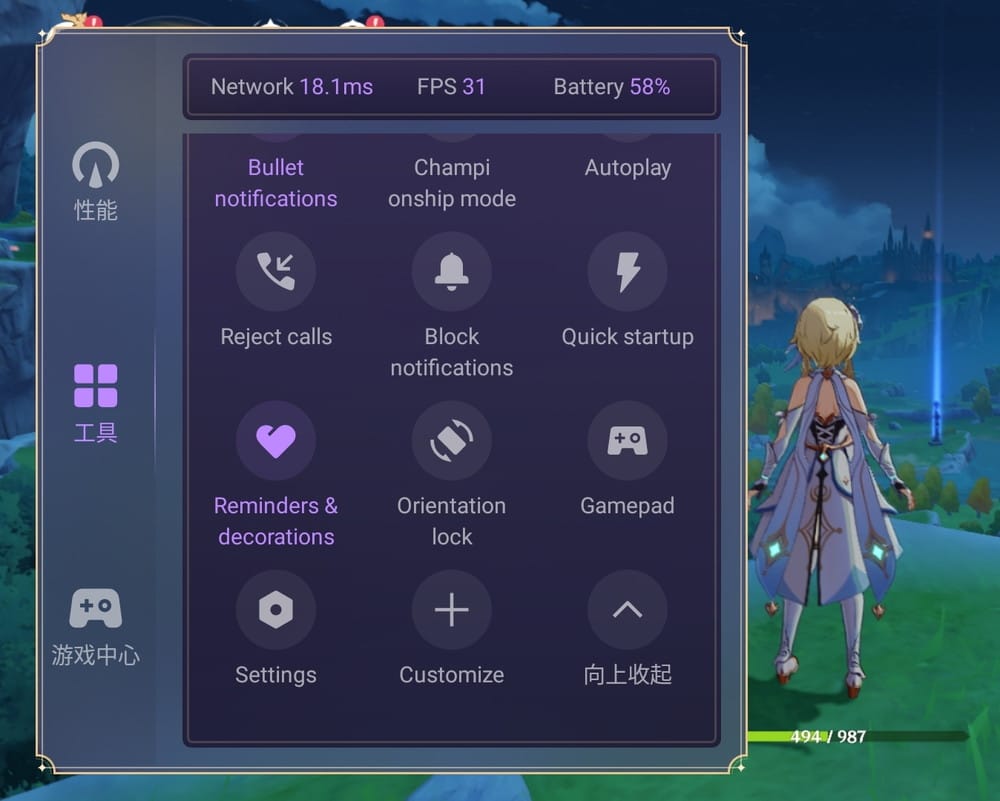1000x801 pixels.
Task: Activate Block notifications bell icon
Action: coord(452,272)
